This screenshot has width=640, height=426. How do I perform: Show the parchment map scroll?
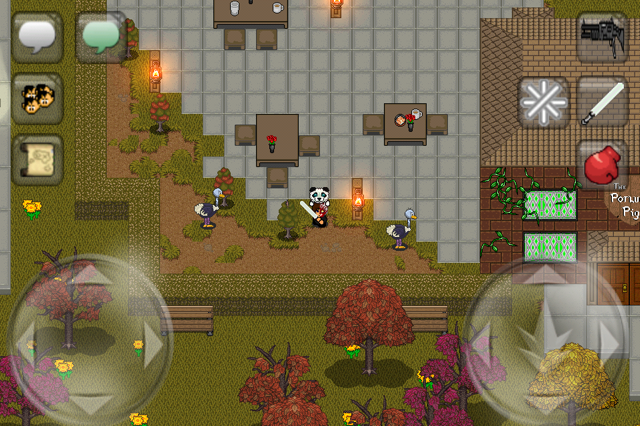coord(37,158)
